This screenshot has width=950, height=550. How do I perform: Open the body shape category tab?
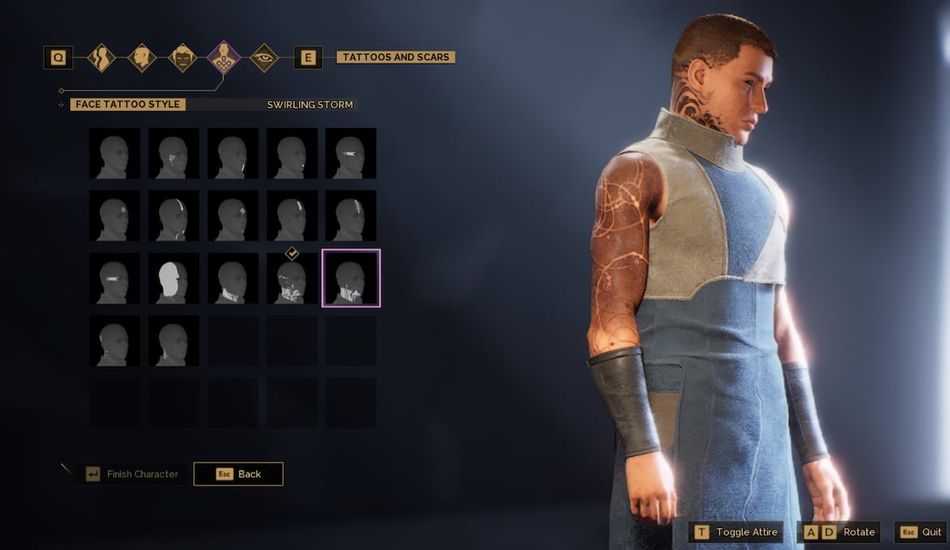[x=100, y=58]
